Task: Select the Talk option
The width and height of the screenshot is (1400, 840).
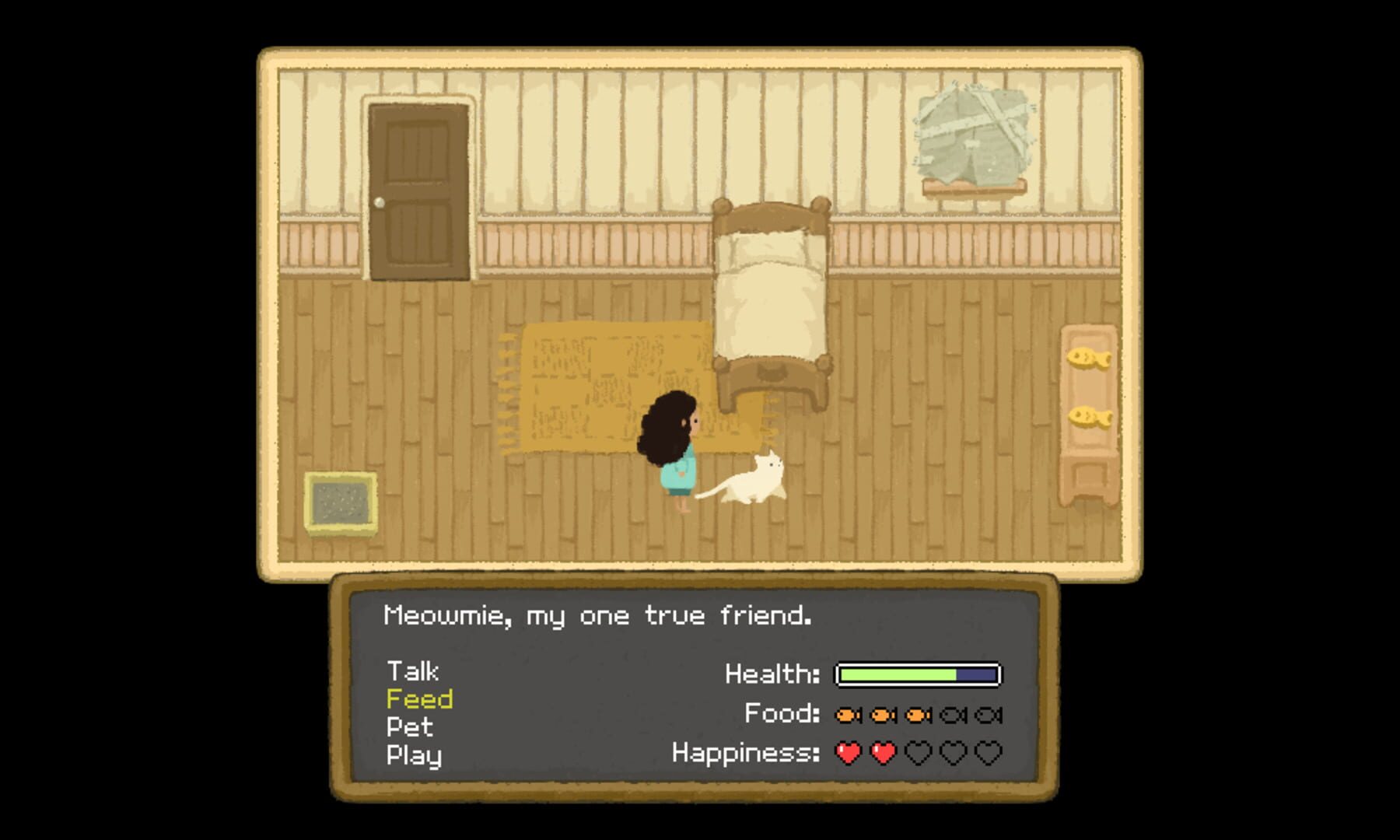Action: pyautogui.click(x=413, y=671)
